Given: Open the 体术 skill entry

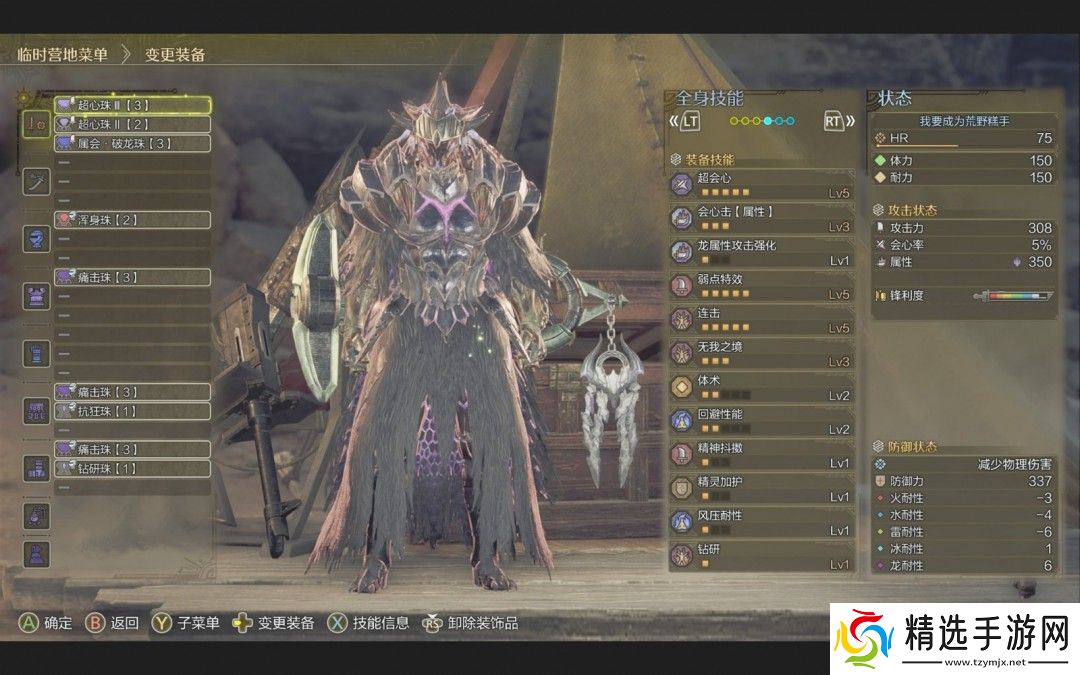Looking at the screenshot, I should tap(762, 387).
